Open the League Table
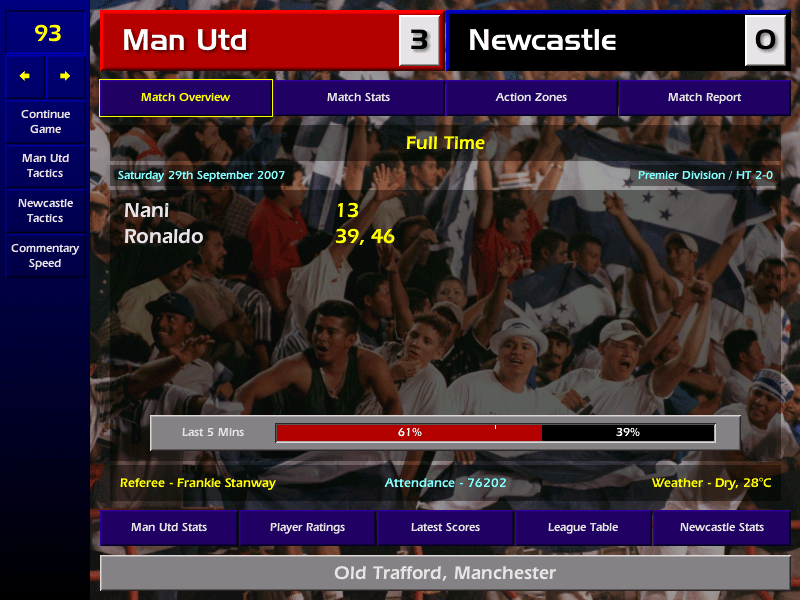The image size is (800, 600). pyautogui.click(x=583, y=527)
